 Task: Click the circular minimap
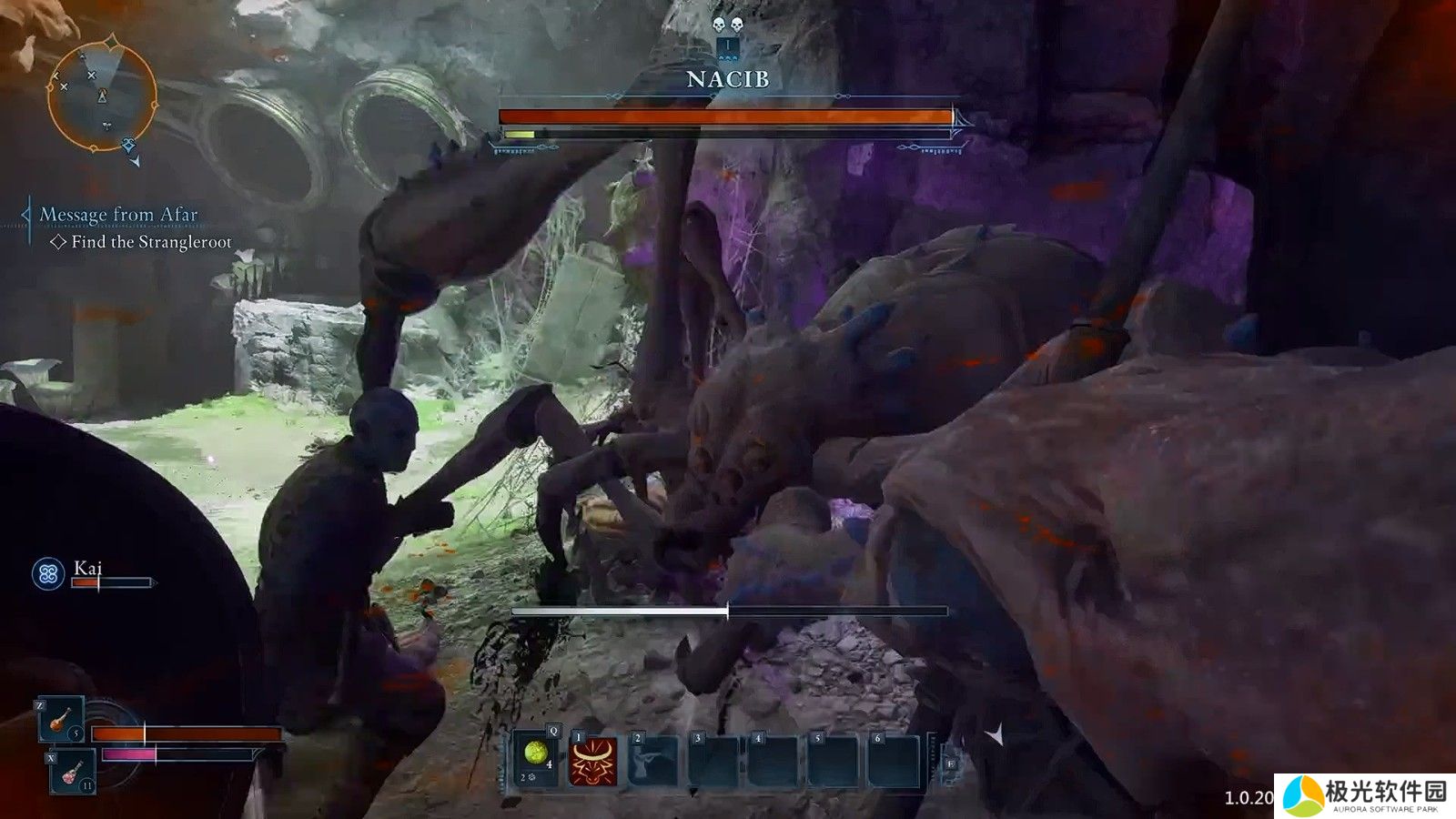pos(101,95)
